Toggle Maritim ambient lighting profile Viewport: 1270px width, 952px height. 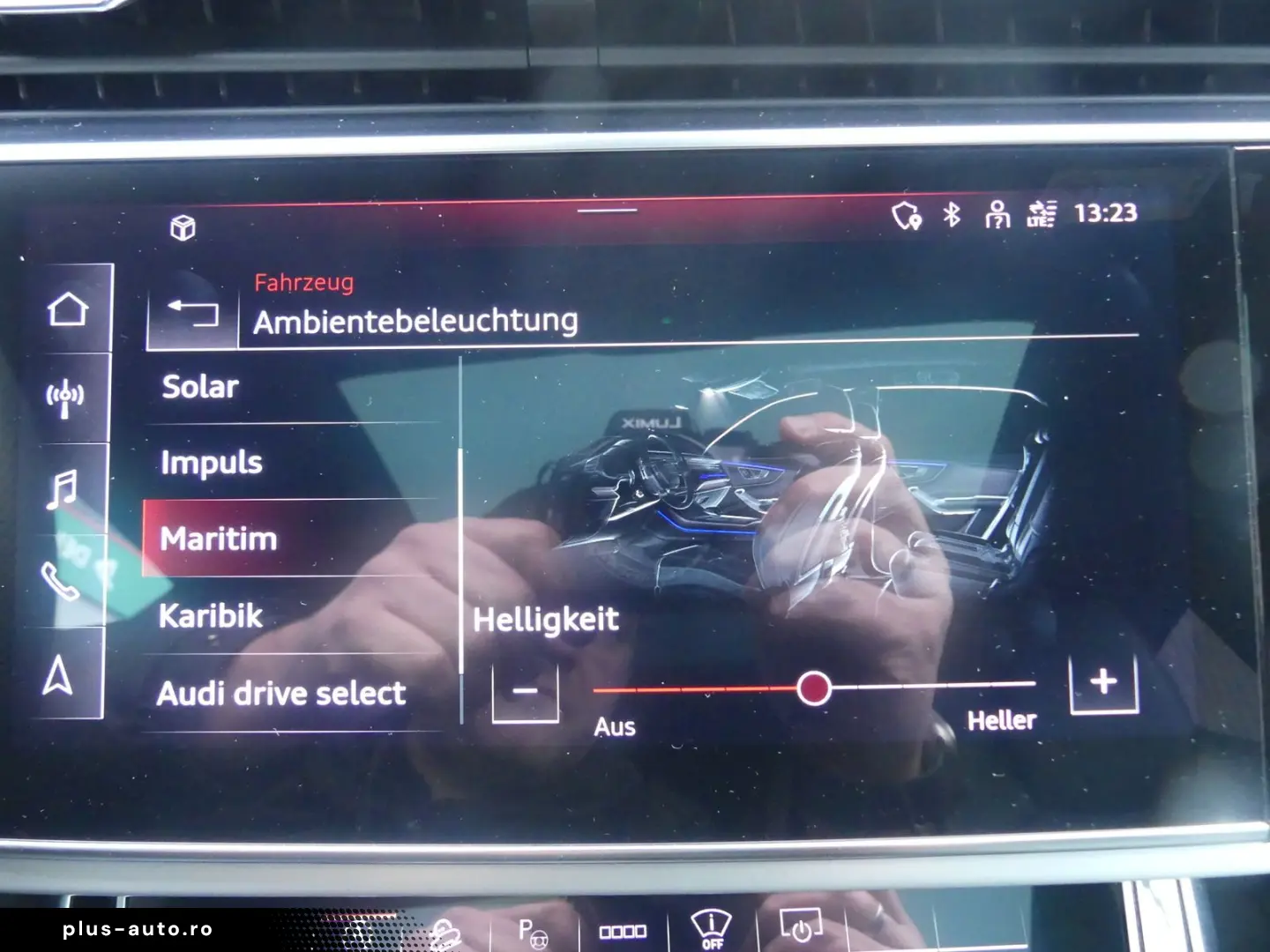(x=218, y=539)
